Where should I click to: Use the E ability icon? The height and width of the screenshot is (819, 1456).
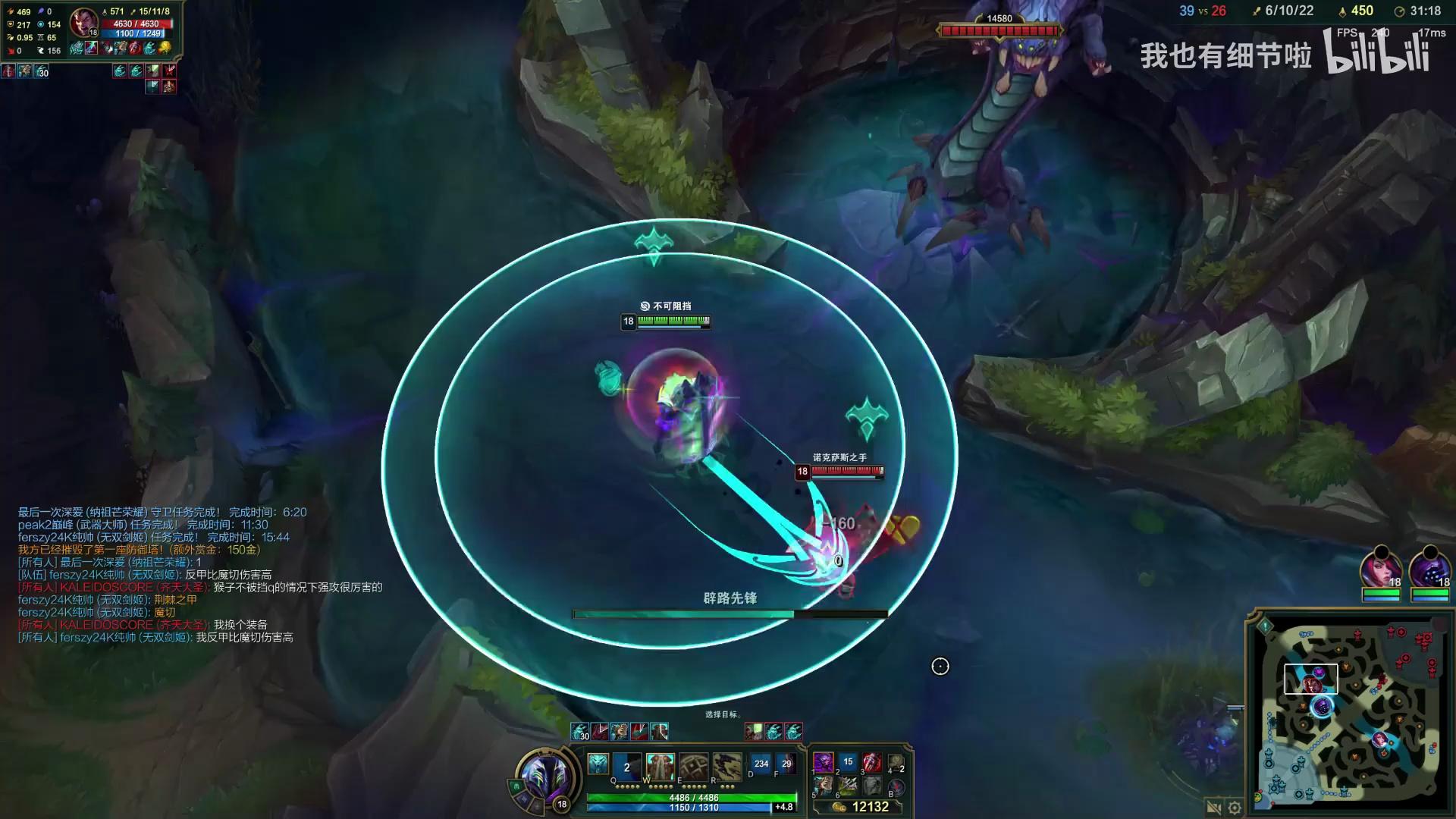click(693, 767)
